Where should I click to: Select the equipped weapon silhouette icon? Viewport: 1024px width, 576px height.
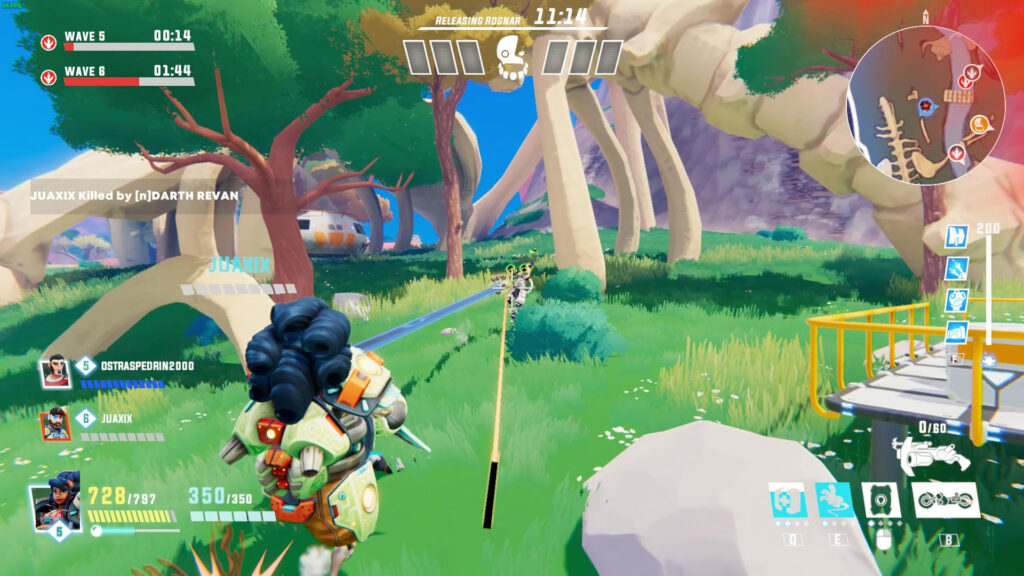tap(930, 454)
